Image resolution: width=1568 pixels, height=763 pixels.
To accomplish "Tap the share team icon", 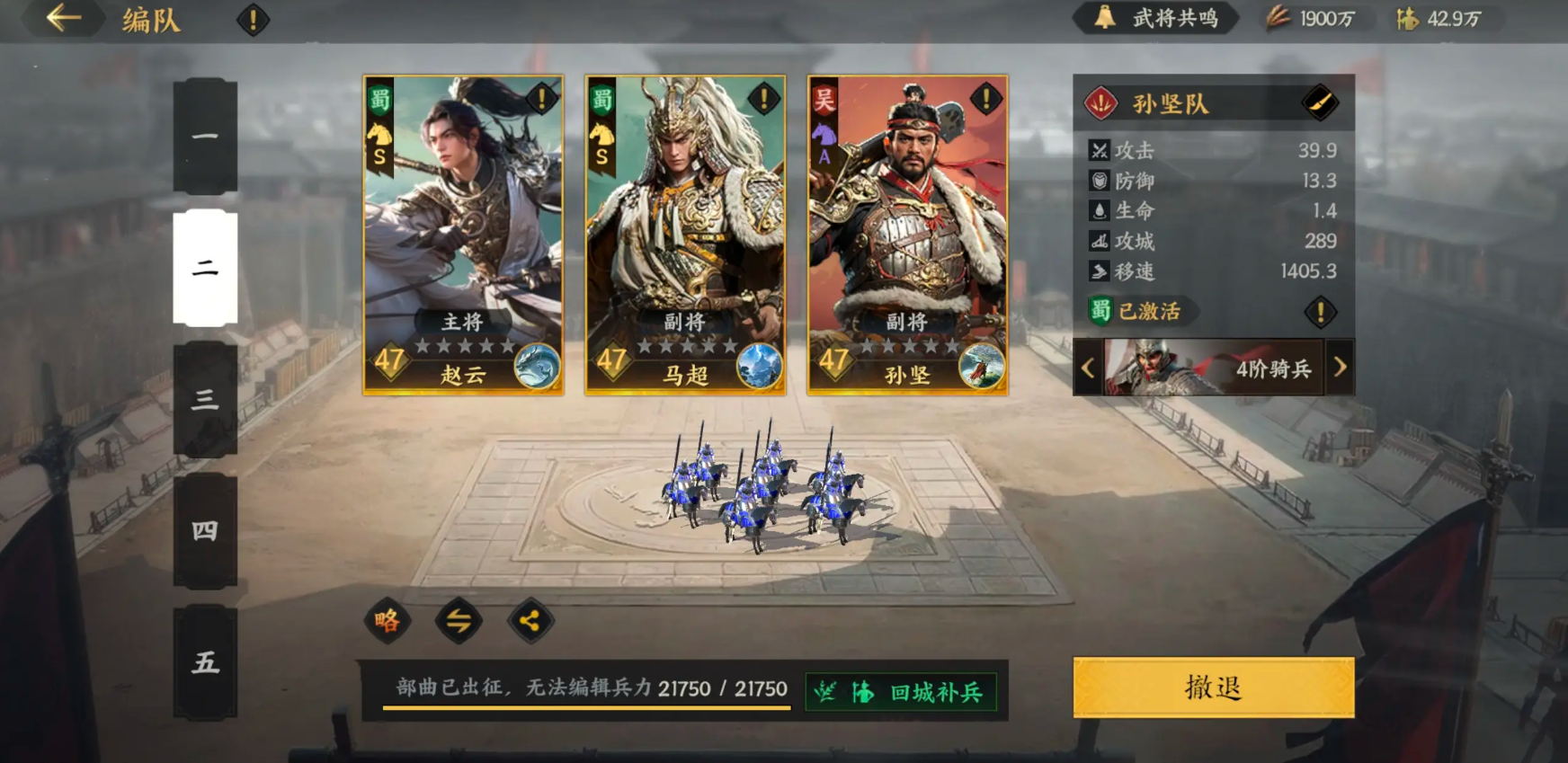I will (x=532, y=621).
